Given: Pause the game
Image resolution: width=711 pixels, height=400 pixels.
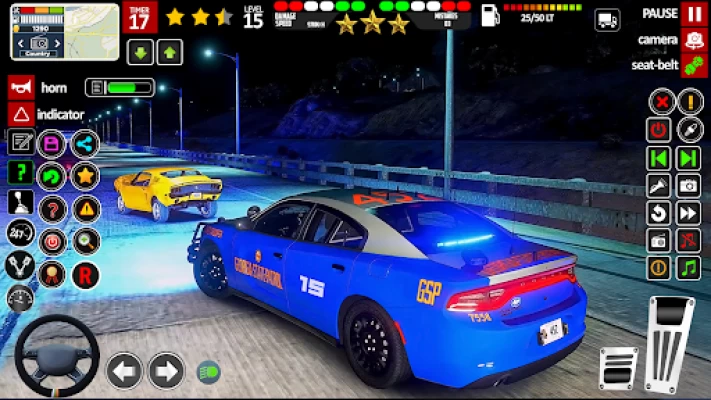Looking at the screenshot, I should (x=693, y=14).
